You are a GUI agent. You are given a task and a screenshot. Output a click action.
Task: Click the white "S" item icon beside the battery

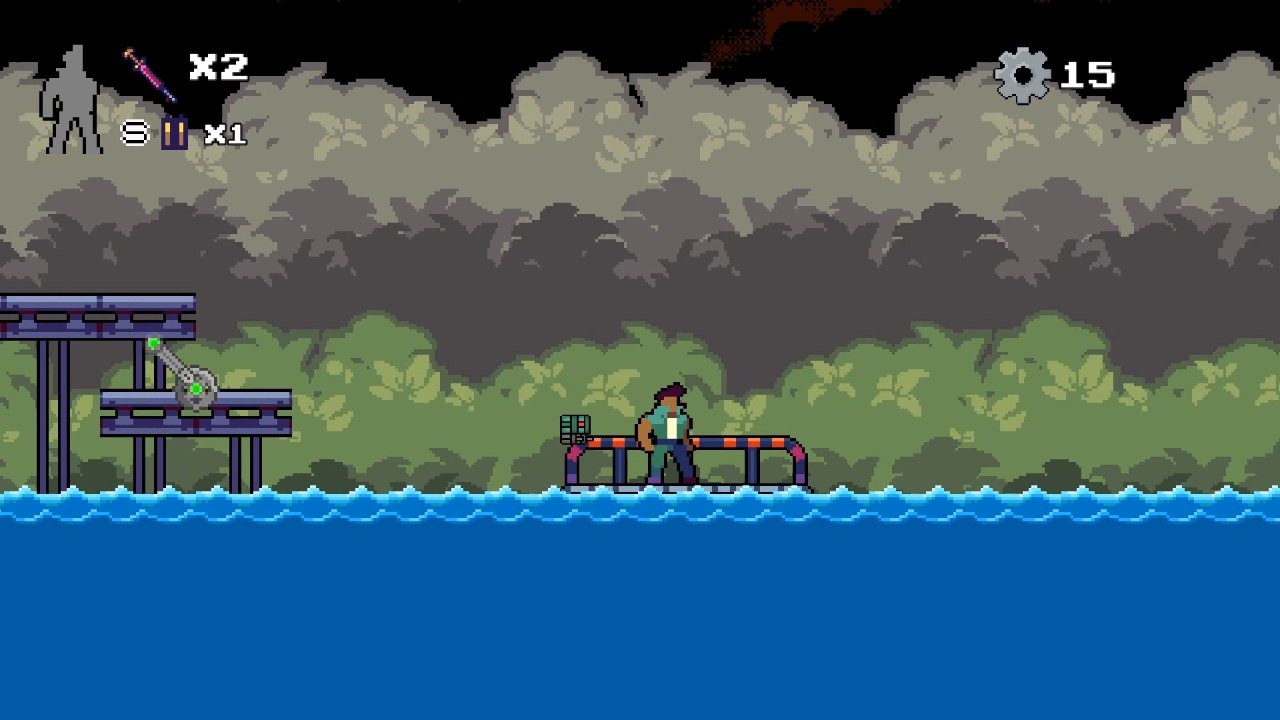pos(133,130)
